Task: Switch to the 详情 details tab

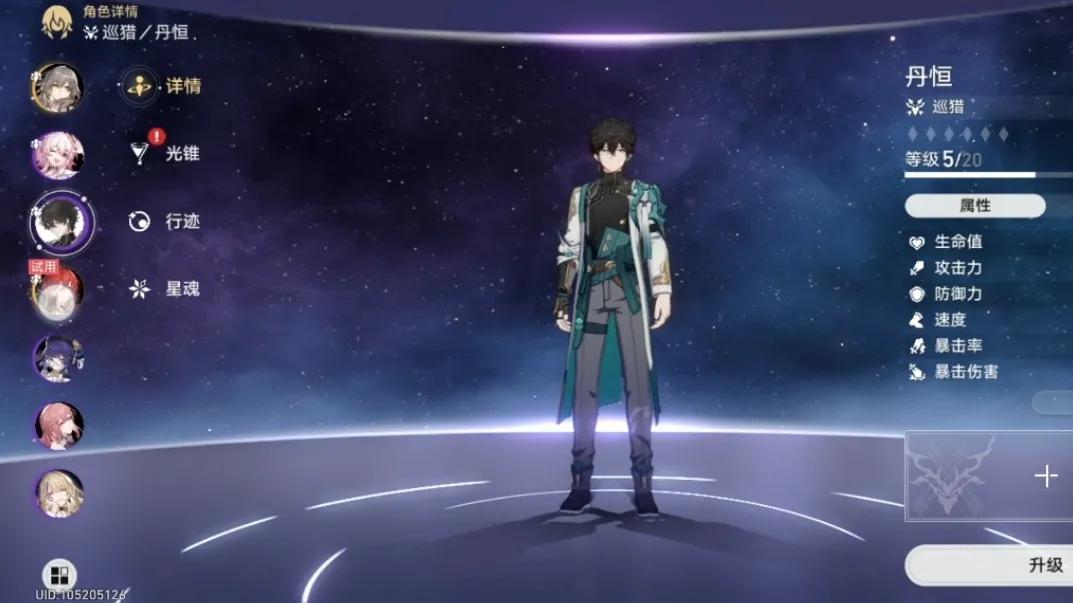Action: 162,87
